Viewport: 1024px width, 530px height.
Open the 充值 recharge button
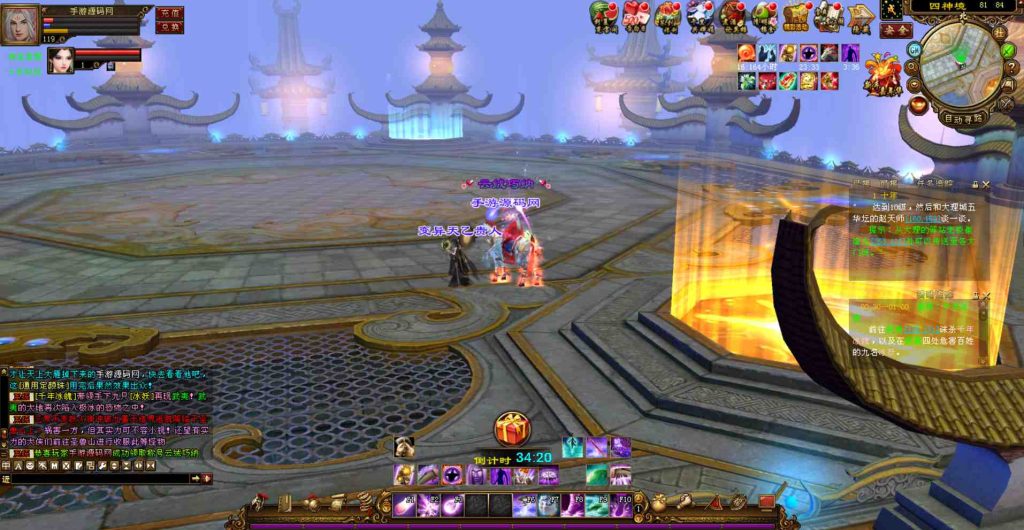coord(170,13)
